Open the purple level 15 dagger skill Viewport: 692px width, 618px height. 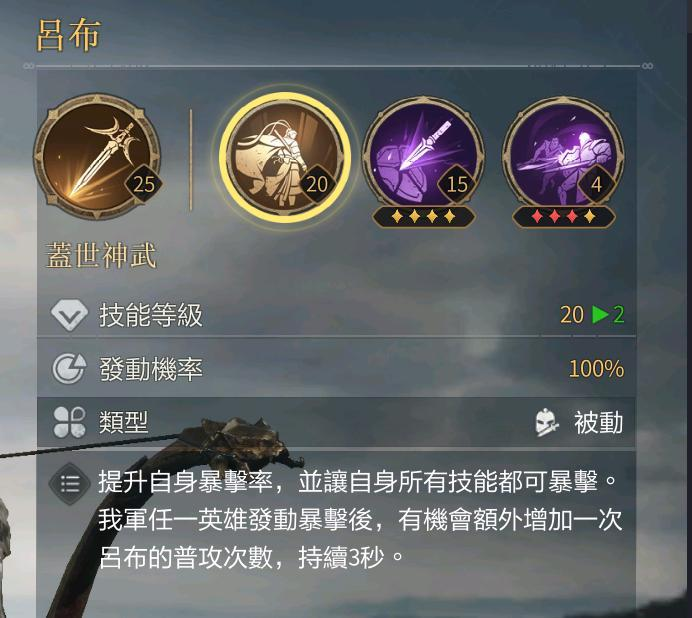423,157
